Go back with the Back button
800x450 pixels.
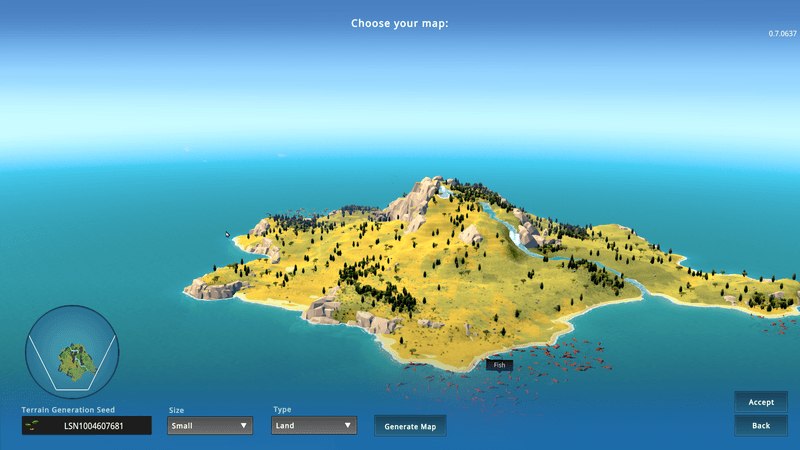pyautogui.click(x=761, y=426)
